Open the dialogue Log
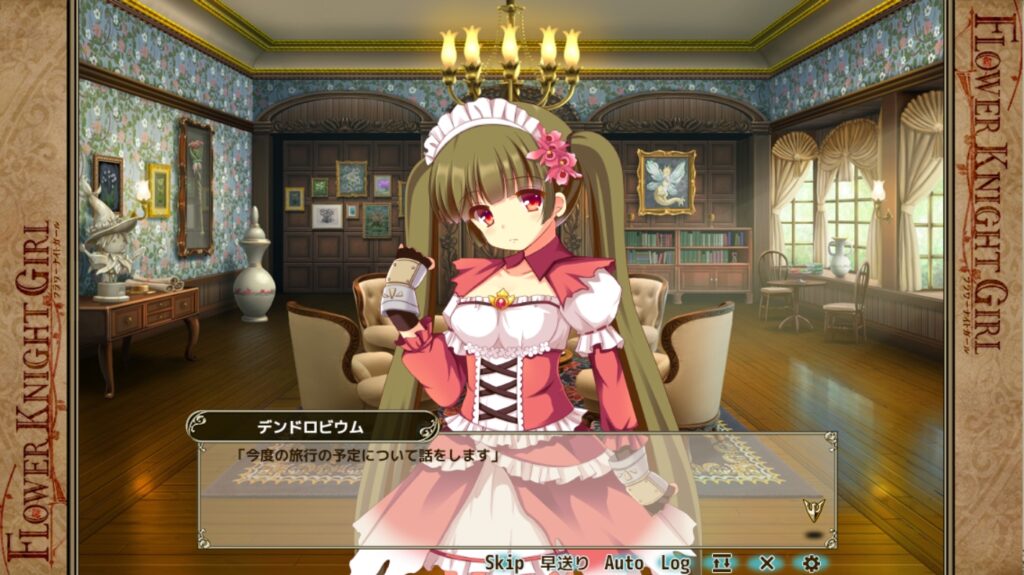Screen dimensions: 1024x575 point(675,563)
